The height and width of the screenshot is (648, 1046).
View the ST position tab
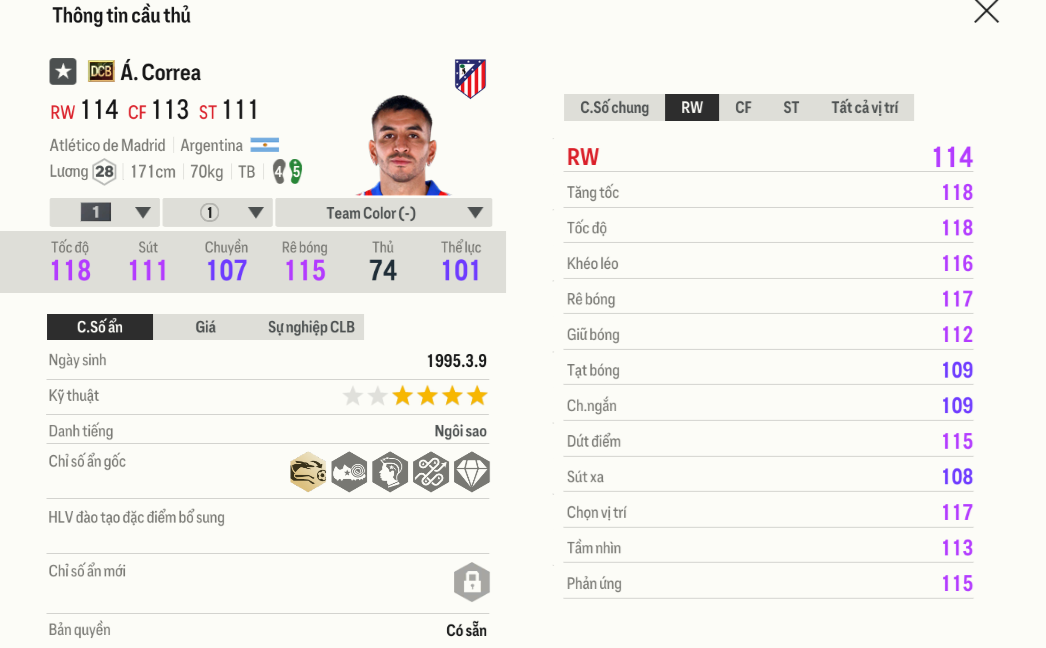click(791, 108)
